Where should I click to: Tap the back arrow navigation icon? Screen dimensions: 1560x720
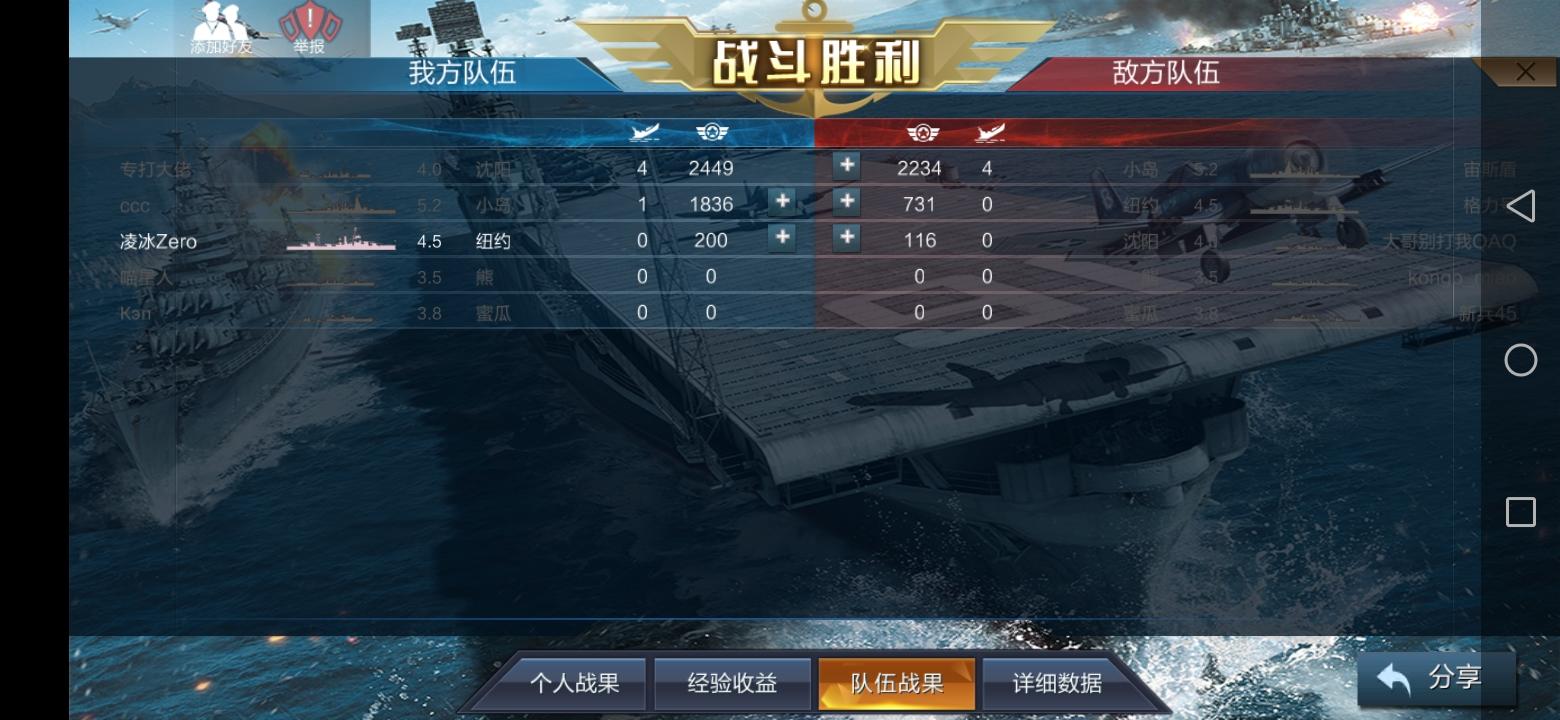(x=1521, y=206)
